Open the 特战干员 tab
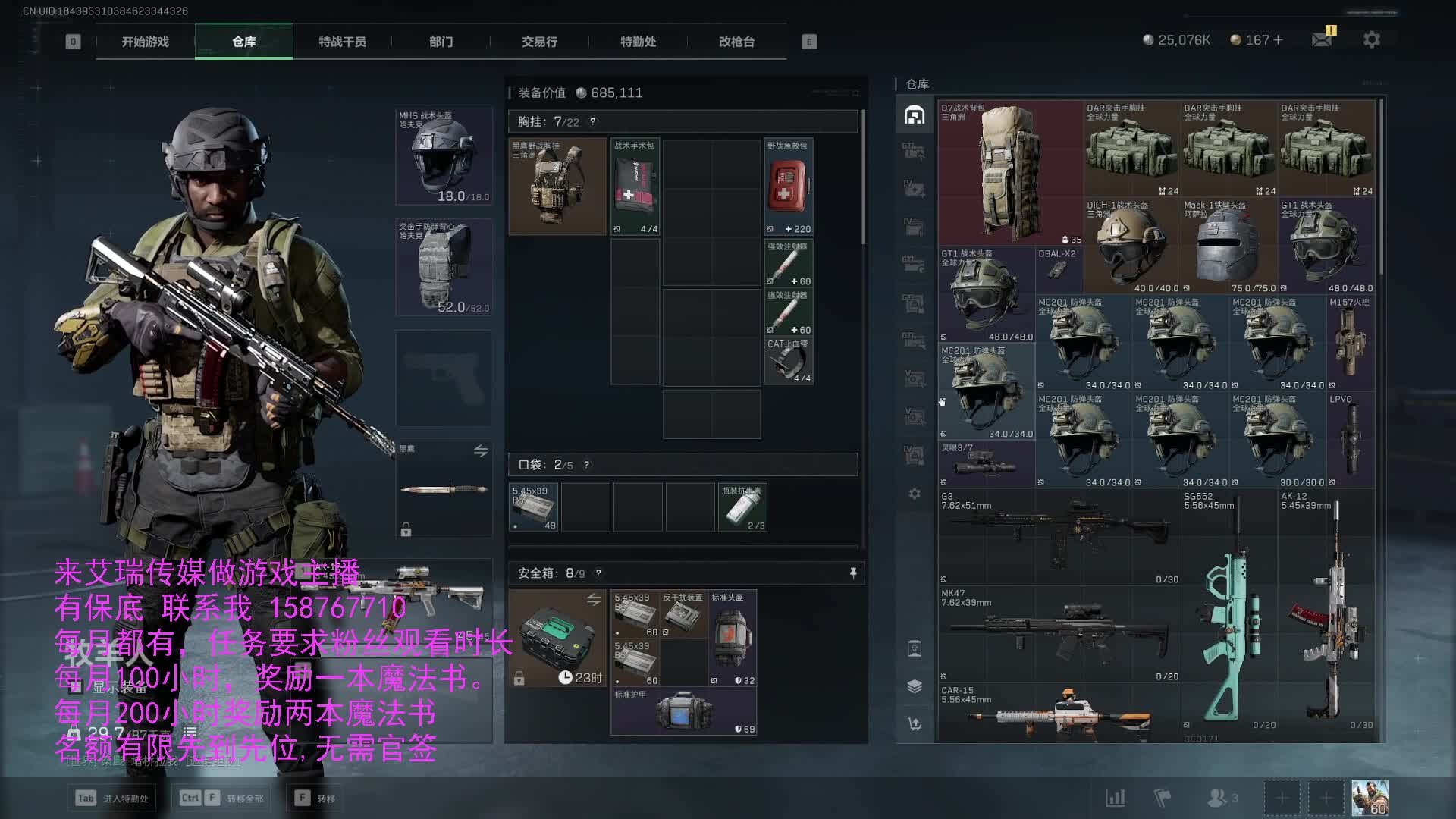Image resolution: width=1456 pixels, height=819 pixels. pyautogui.click(x=342, y=42)
